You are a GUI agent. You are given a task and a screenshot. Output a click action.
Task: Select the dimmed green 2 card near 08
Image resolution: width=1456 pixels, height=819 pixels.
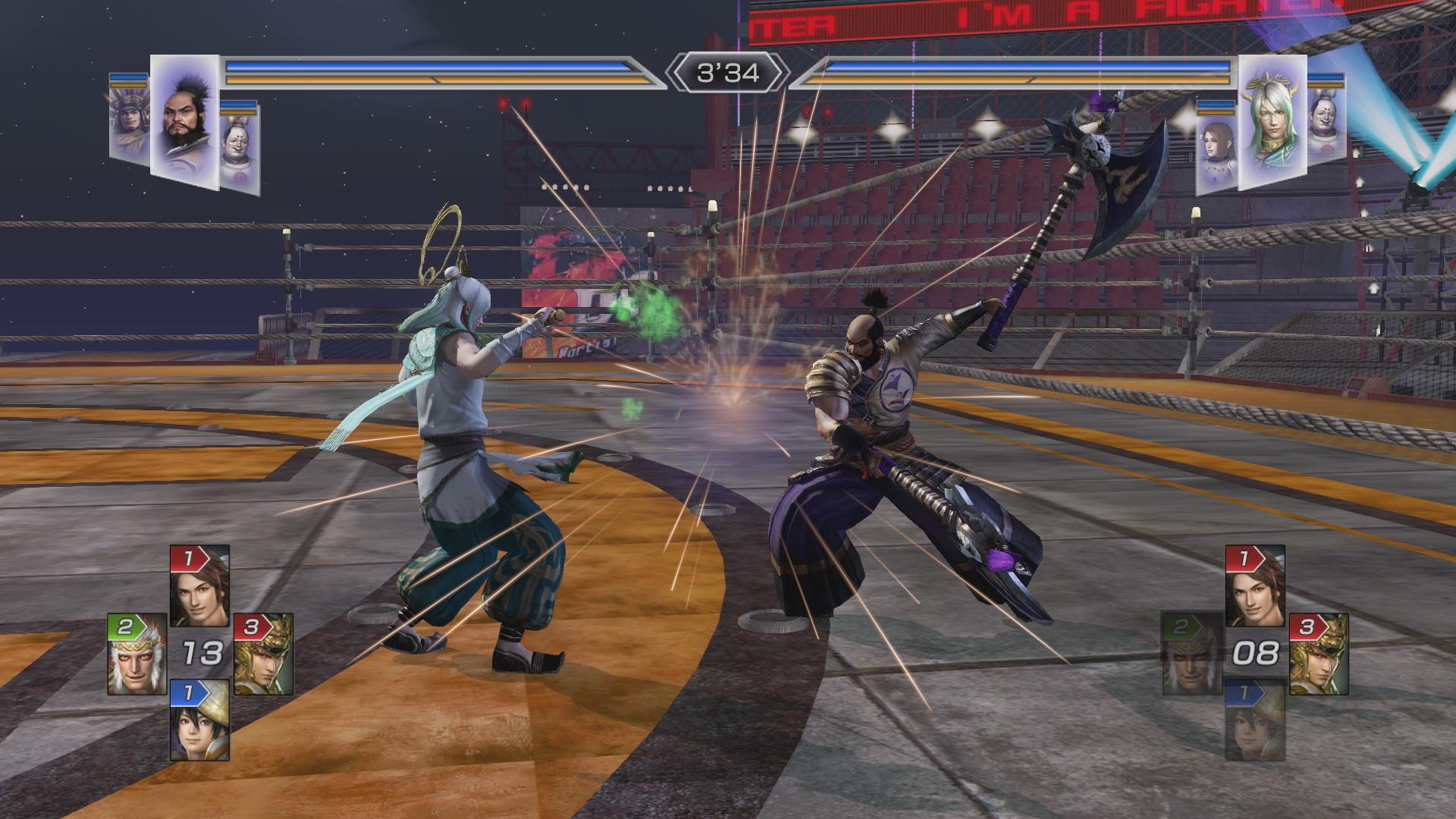click(1191, 654)
